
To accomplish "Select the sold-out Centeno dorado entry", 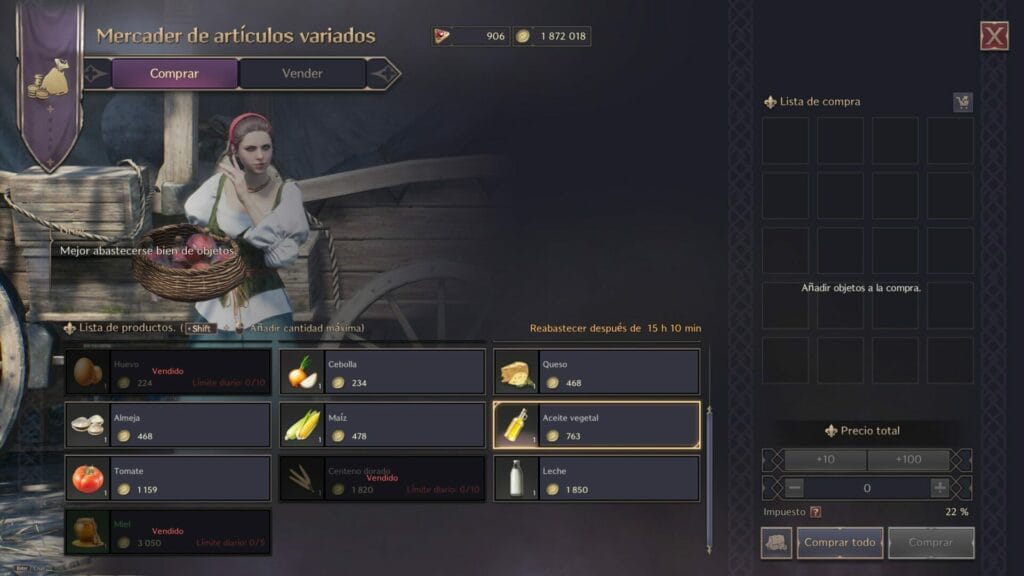I will [x=382, y=478].
